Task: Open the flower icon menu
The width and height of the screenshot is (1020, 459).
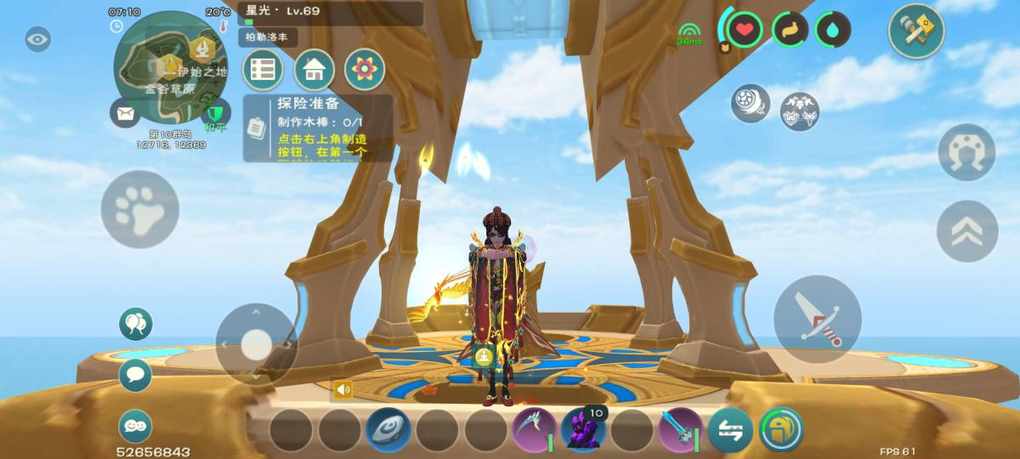Action: pos(364,70)
